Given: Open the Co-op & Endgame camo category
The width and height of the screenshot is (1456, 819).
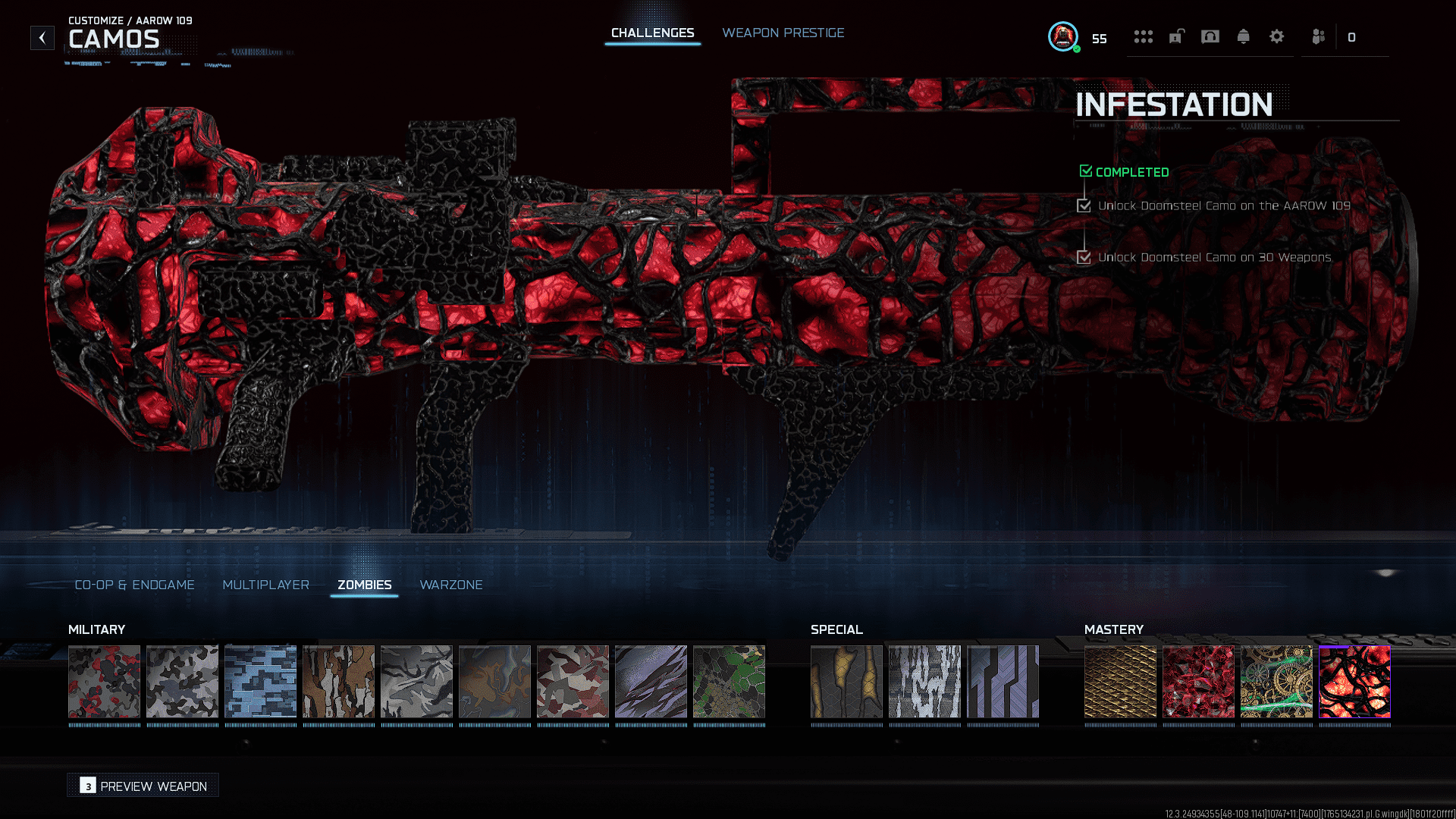Looking at the screenshot, I should [x=134, y=585].
